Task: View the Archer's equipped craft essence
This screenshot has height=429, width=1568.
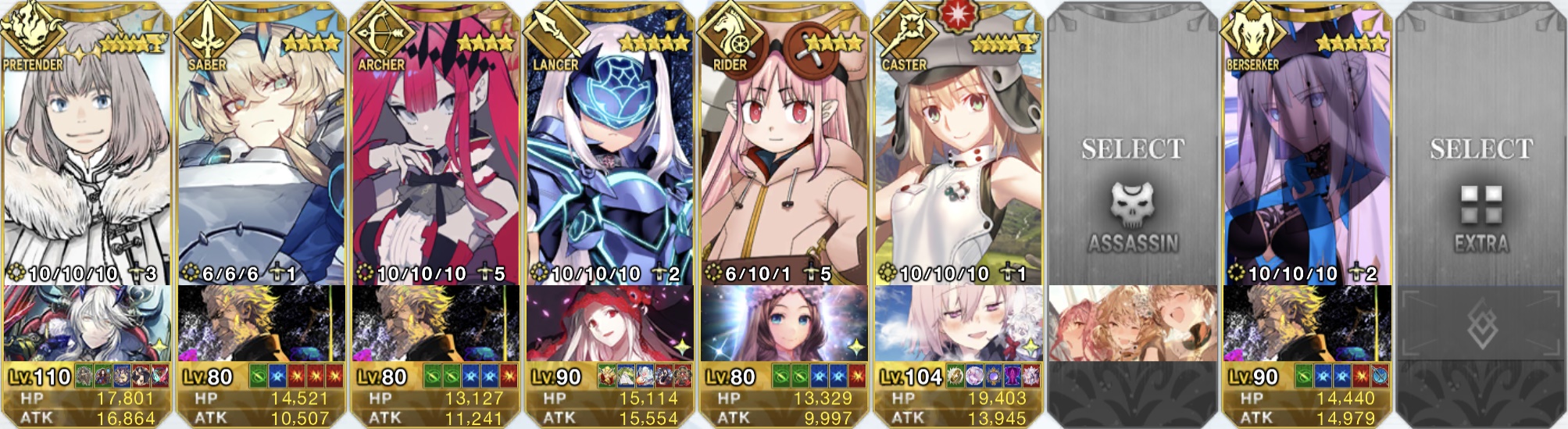Action: click(435, 324)
